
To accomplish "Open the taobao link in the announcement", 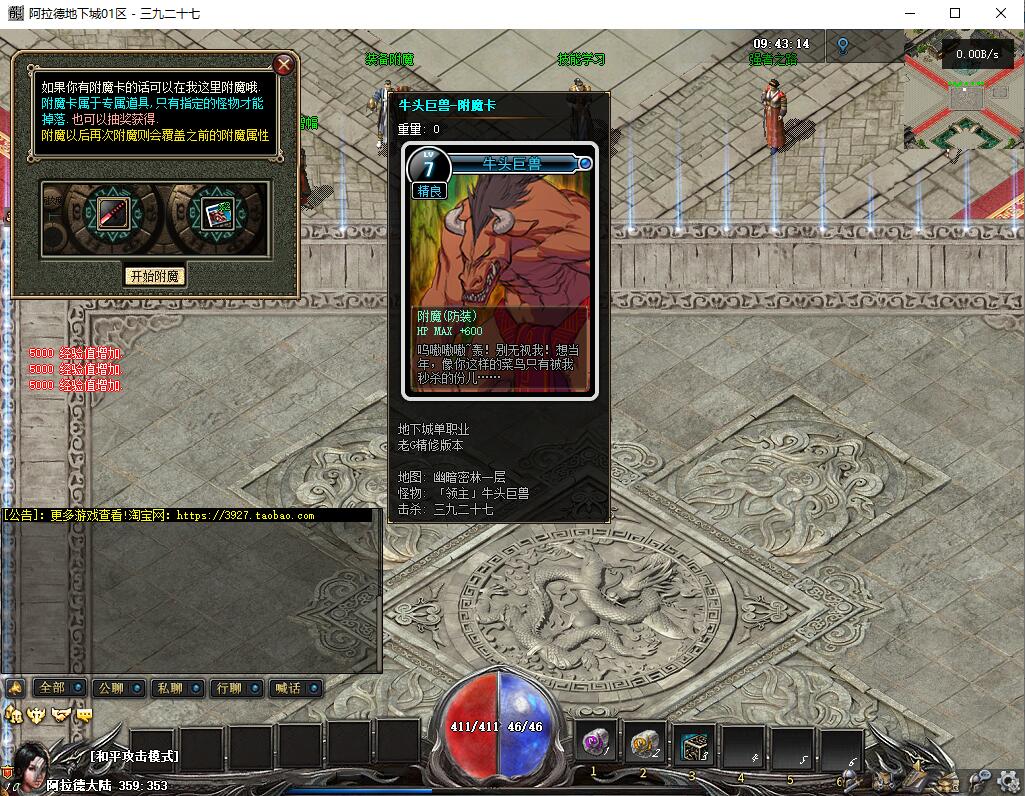I will coord(244,516).
